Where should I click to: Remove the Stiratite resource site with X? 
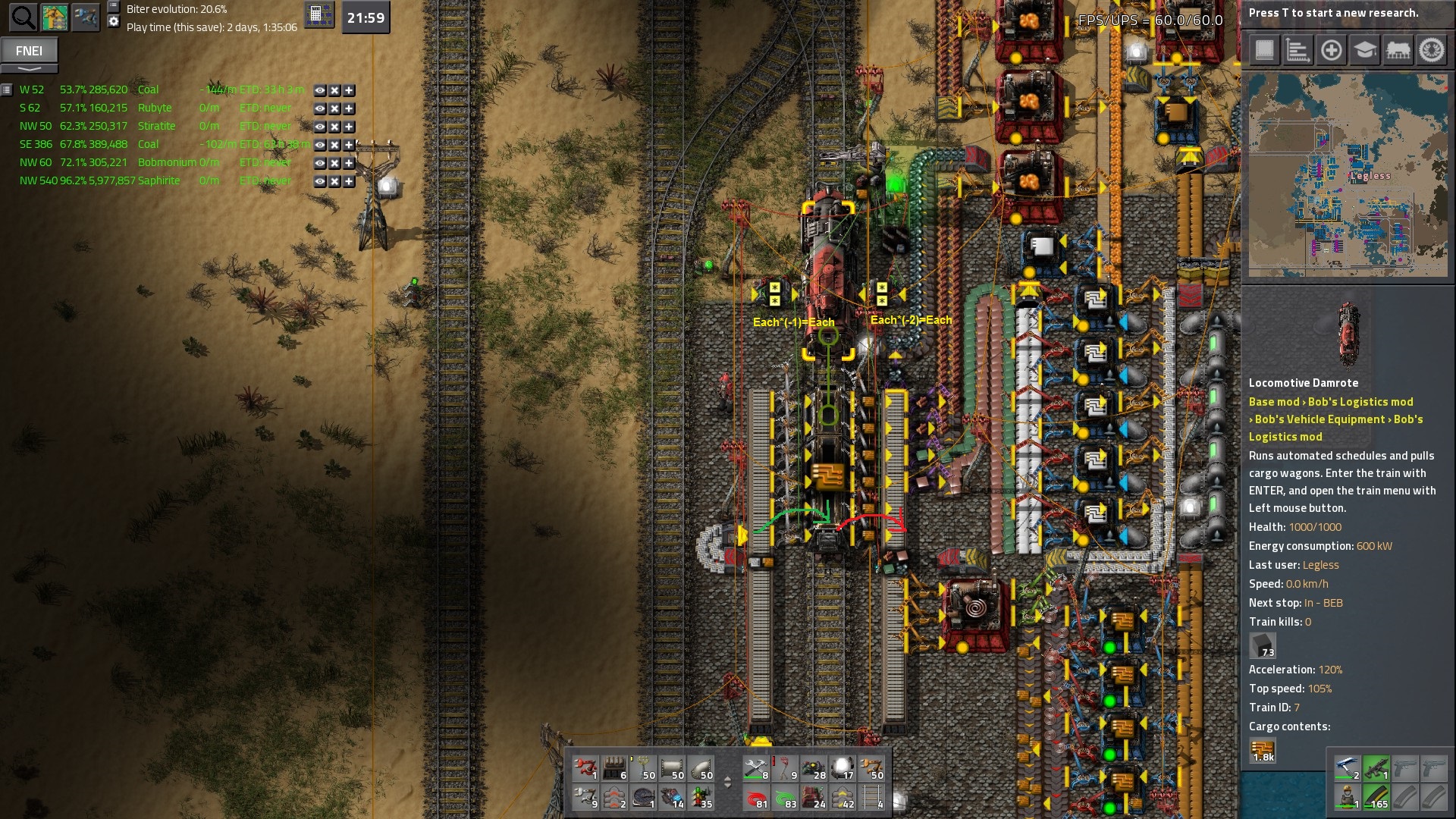[334, 127]
